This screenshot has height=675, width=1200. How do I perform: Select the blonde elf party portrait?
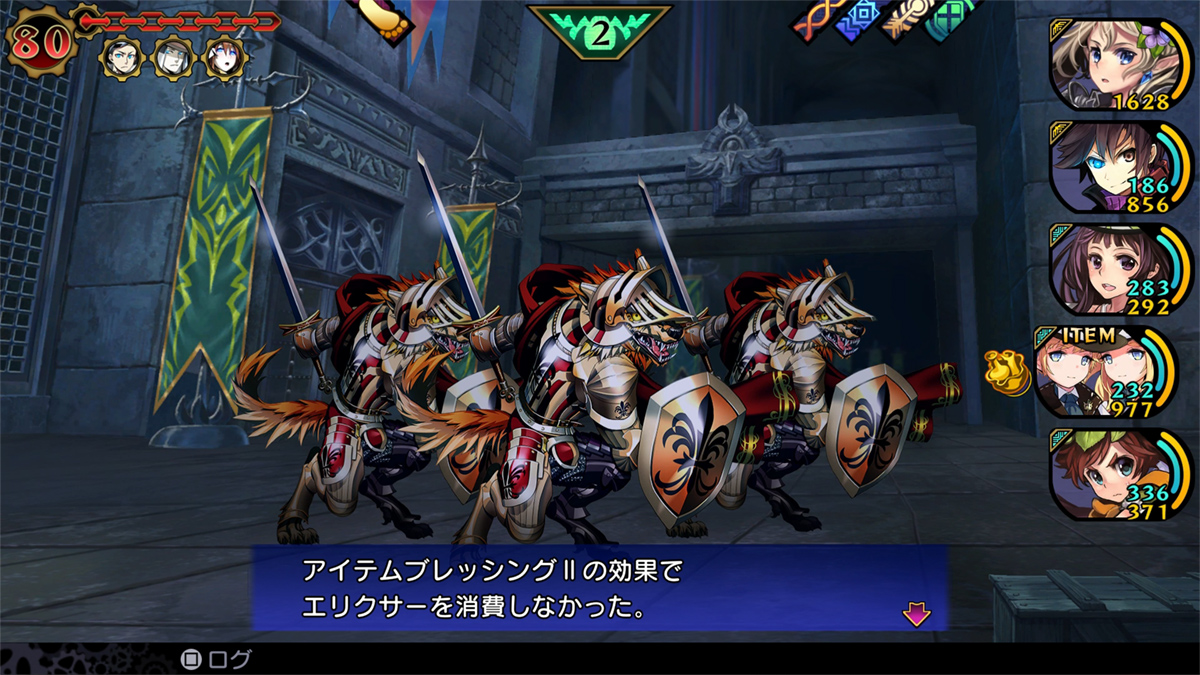pyautogui.click(x=1110, y=62)
